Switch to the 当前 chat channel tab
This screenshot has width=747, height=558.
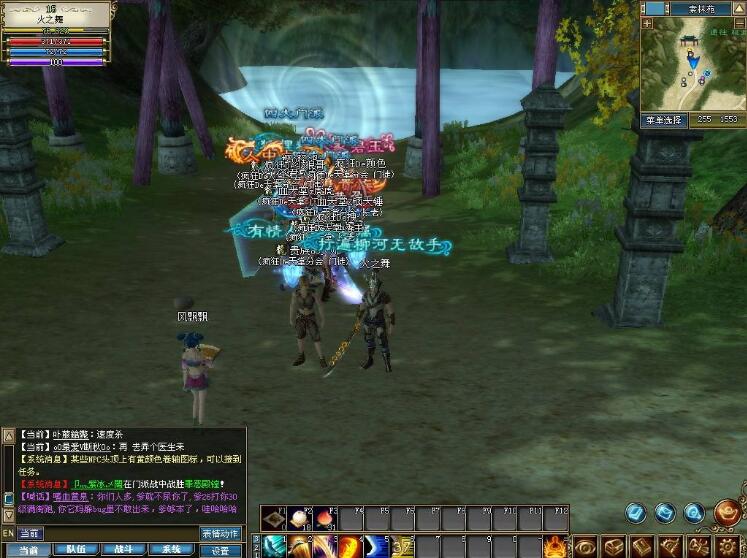28,550
